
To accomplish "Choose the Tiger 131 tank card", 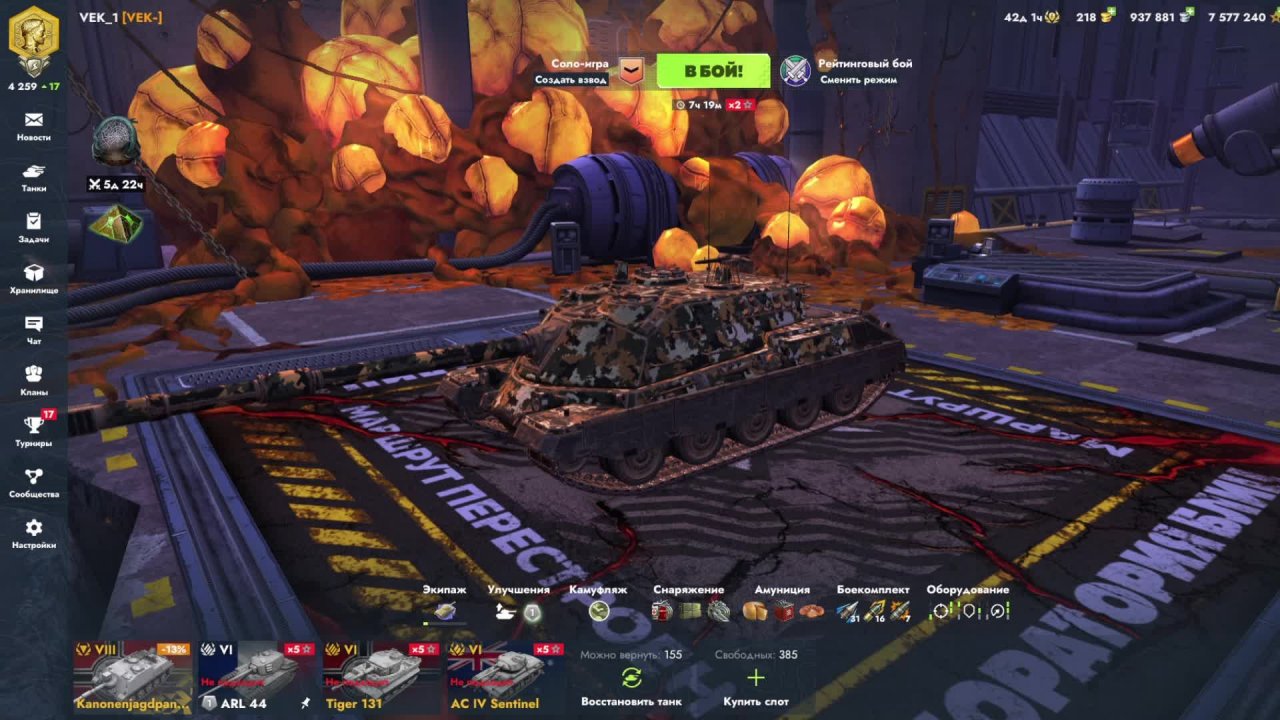I will tap(381, 676).
